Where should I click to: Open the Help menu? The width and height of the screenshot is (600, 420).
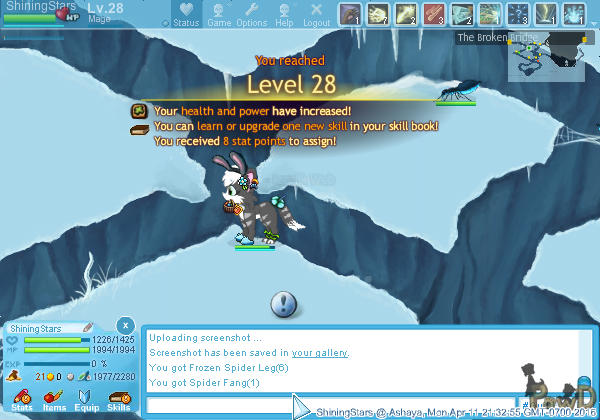click(284, 14)
